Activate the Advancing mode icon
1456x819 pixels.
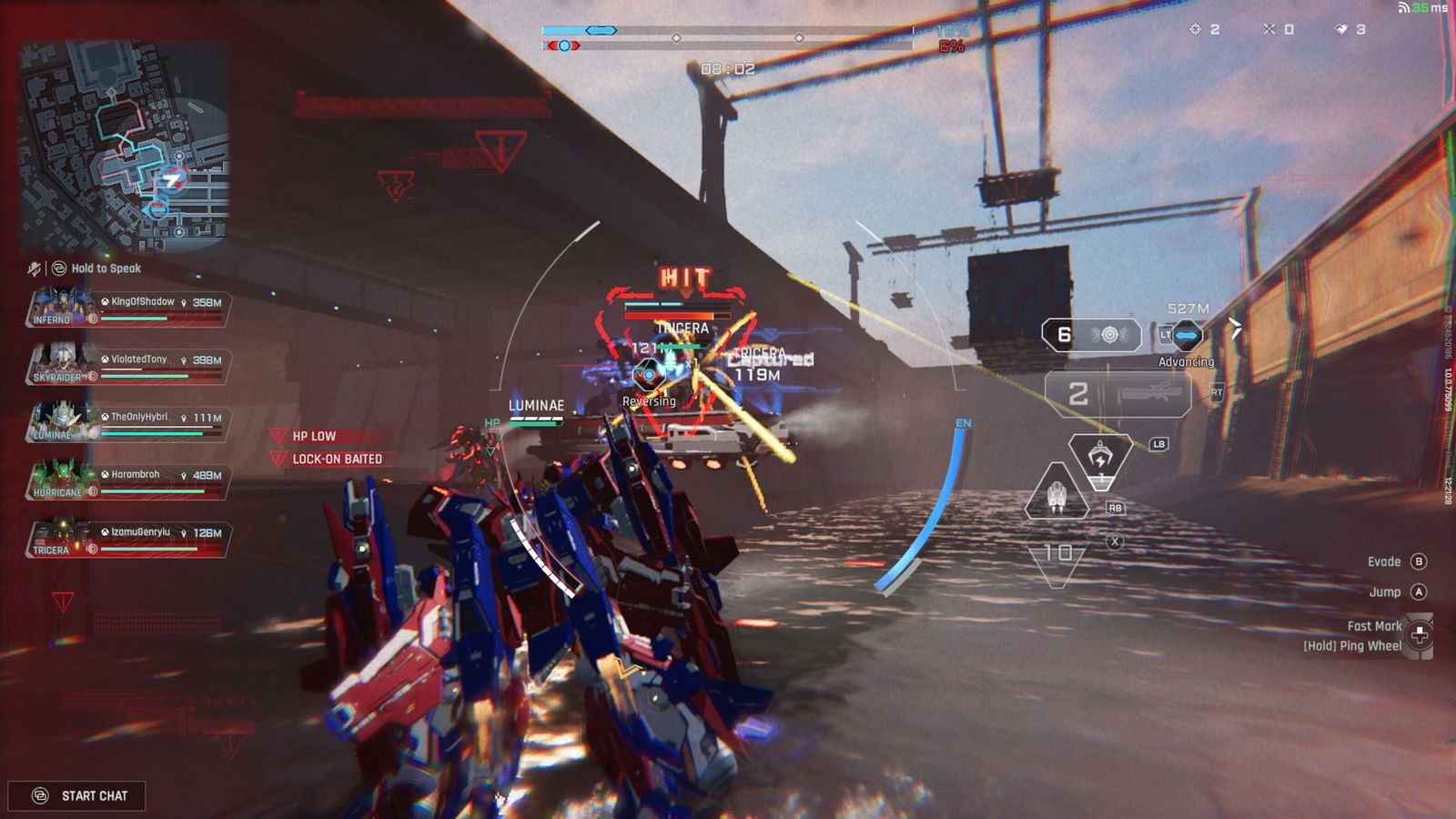pyautogui.click(x=1186, y=336)
